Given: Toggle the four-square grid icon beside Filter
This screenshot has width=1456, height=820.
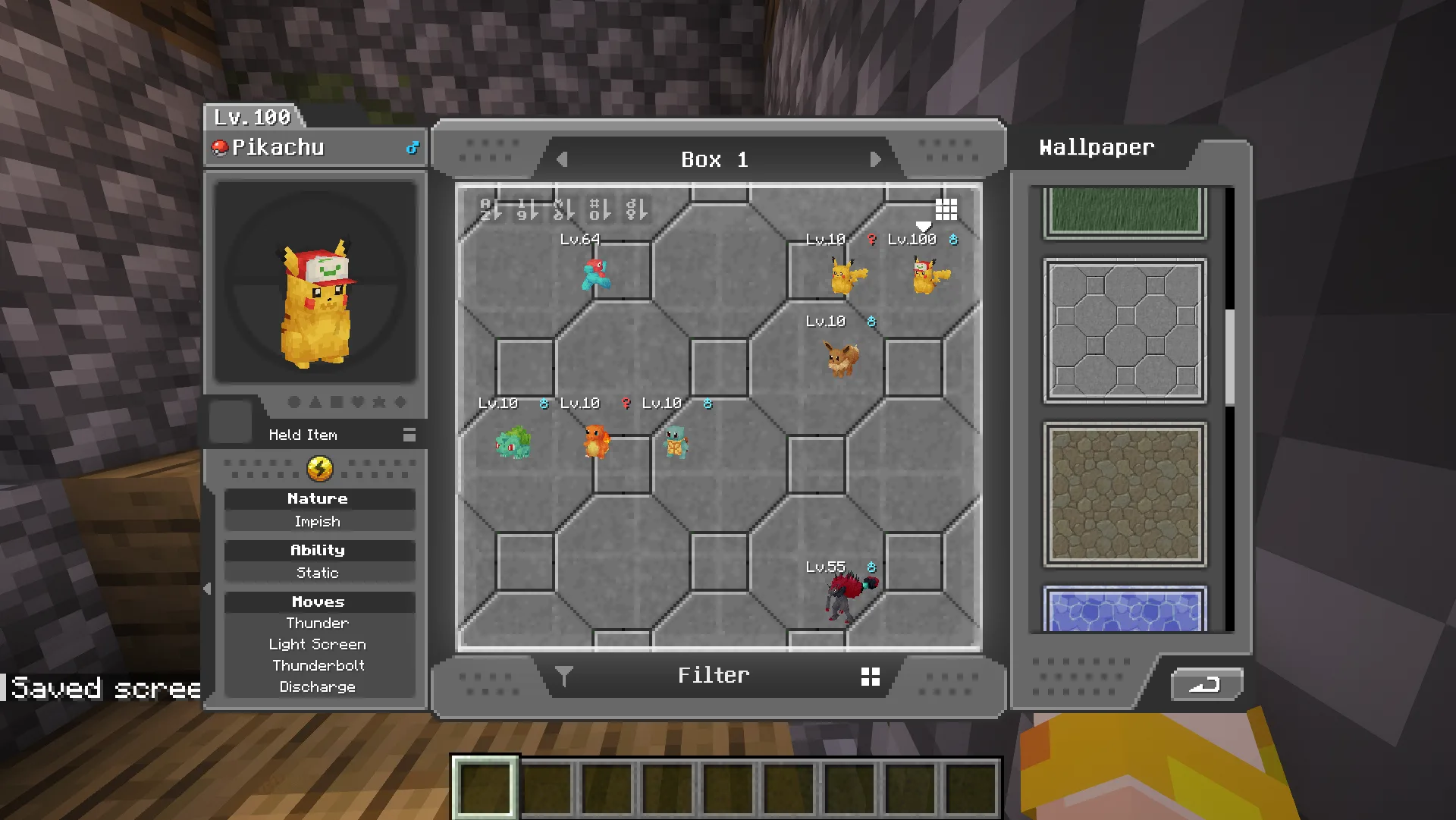Looking at the screenshot, I should (x=871, y=677).
